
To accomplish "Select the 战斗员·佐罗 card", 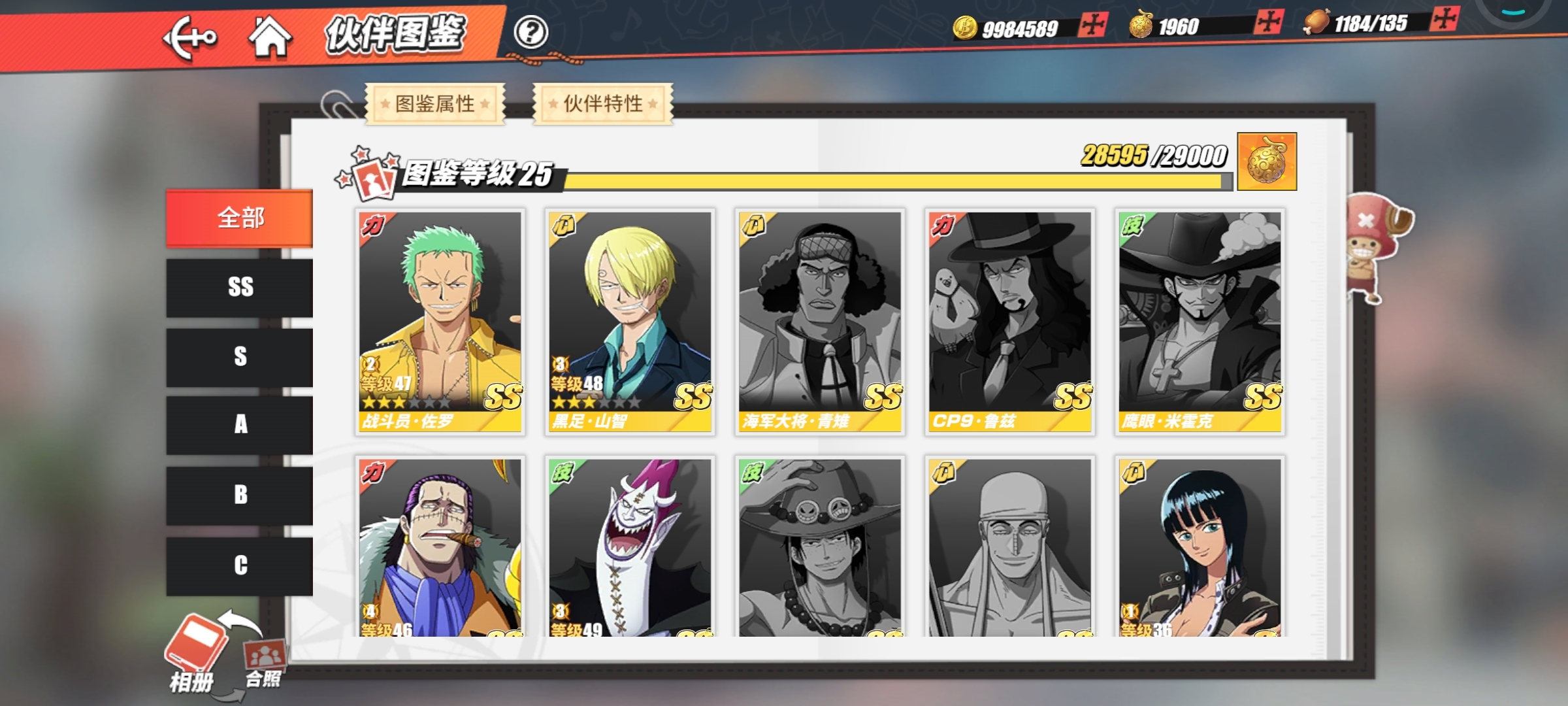I will pos(440,322).
